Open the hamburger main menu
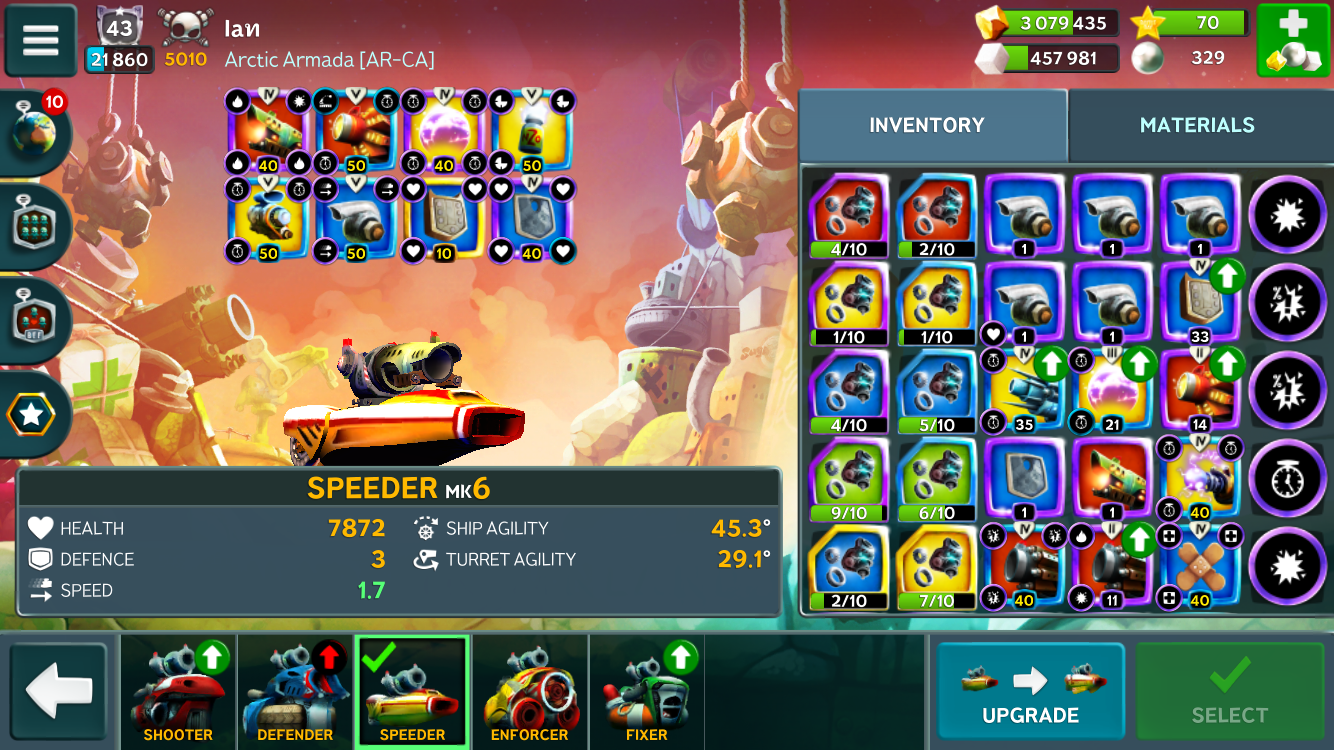This screenshot has height=750, width=1334. coord(41,40)
